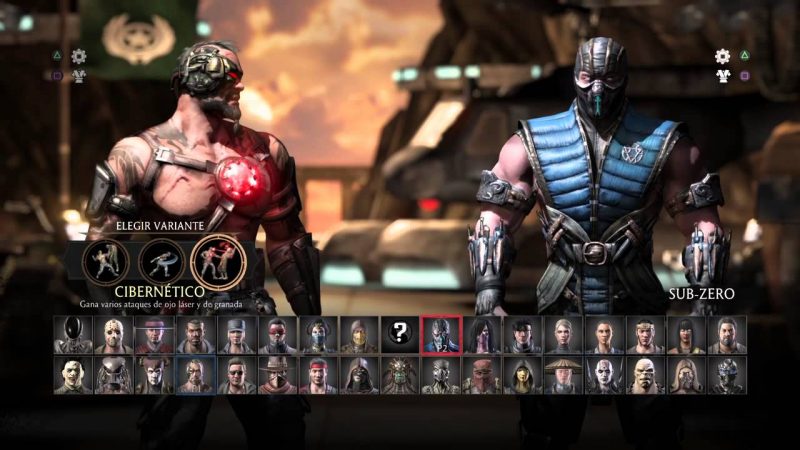This screenshot has height=450, width=800.
Task: Pick Quan Chi's pale tattooed portrait
Action: tap(605, 375)
